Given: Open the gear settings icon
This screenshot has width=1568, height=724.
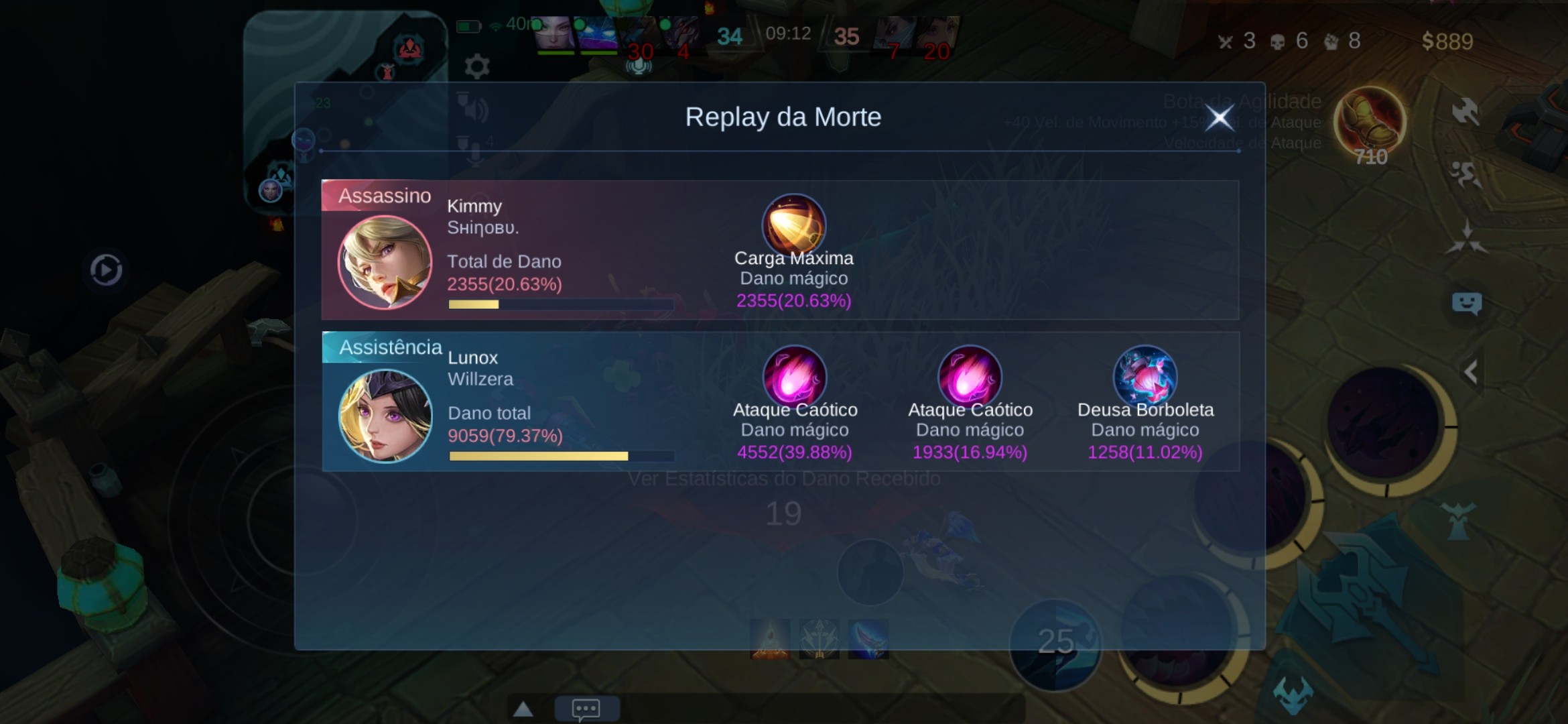Looking at the screenshot, I should (476, 66).
